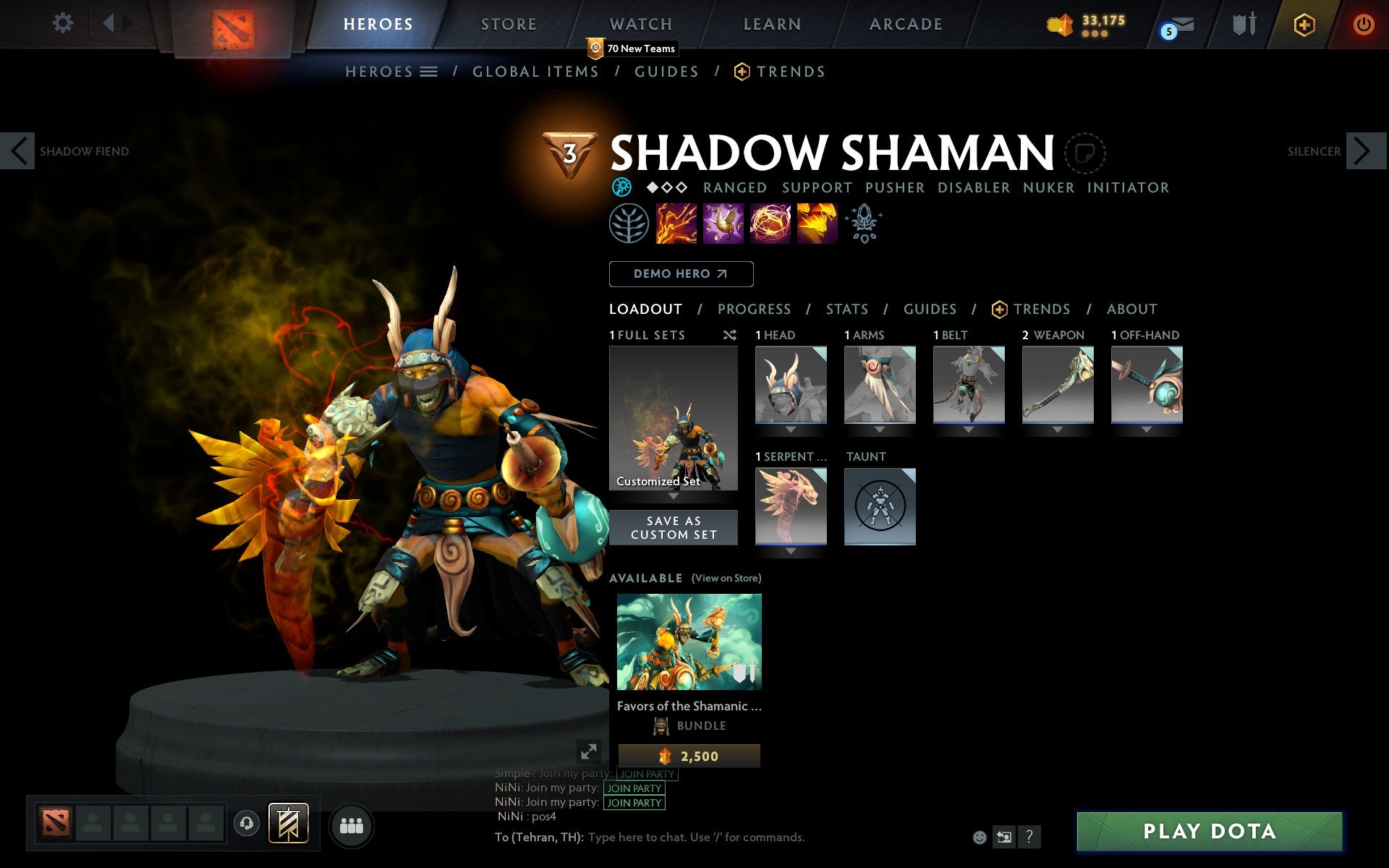View the Mass Serpent Ward ability icon
The height and width of the screenshot is (868, 1389).
pyautogui.click(x=817, y=224)
